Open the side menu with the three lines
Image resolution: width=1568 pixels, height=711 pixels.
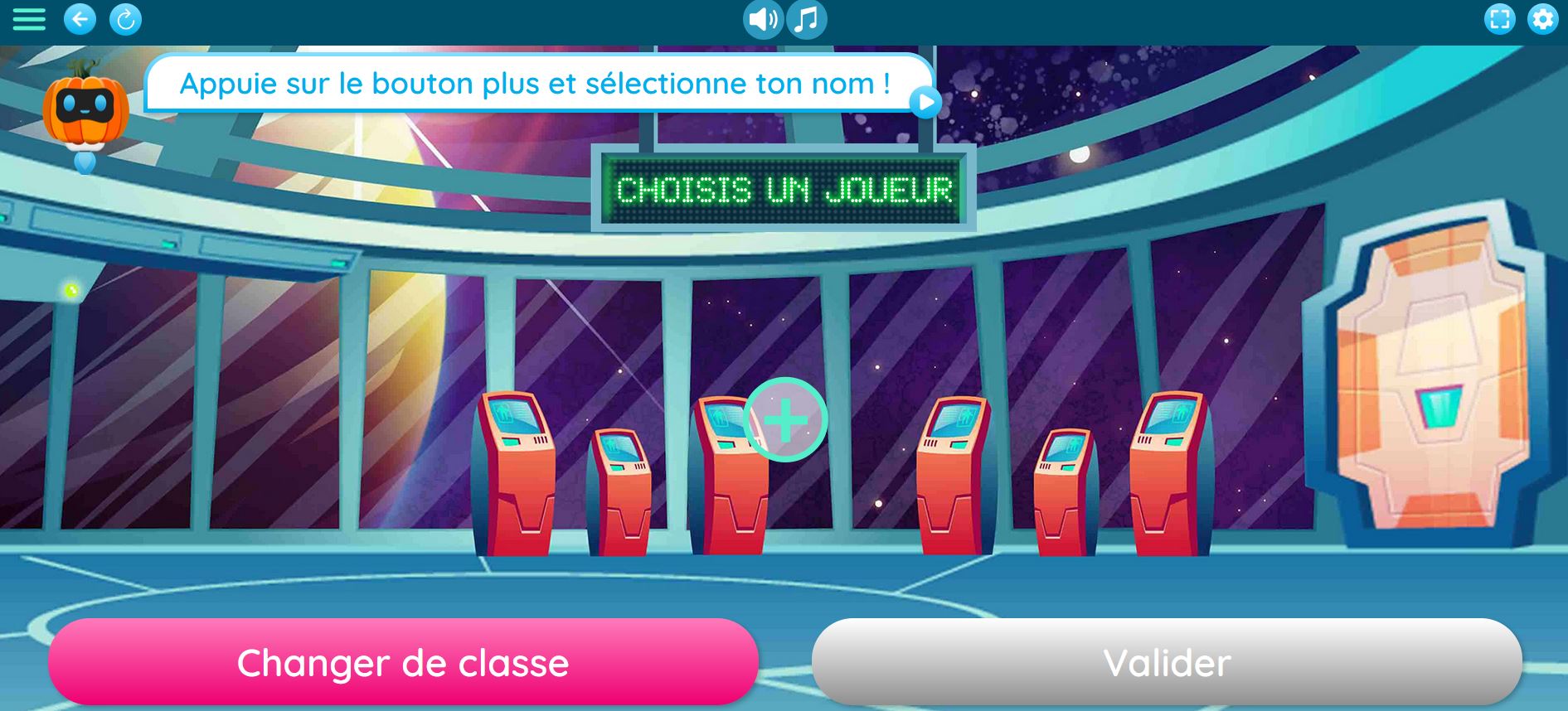tap(29, 18)
